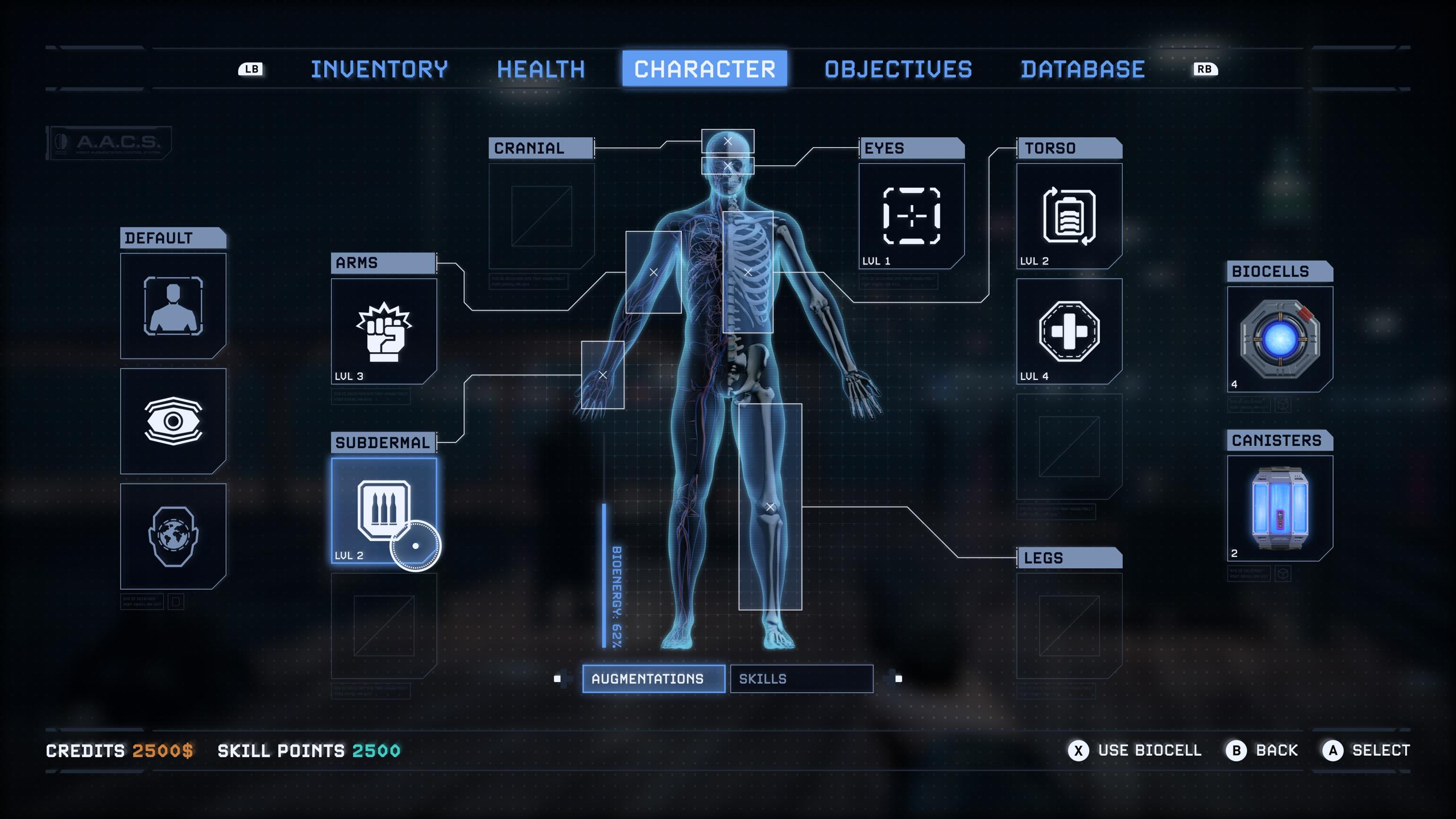Select the Arms fist augmentation slot
1456x819 pixels.
click(x=384, y=331)
